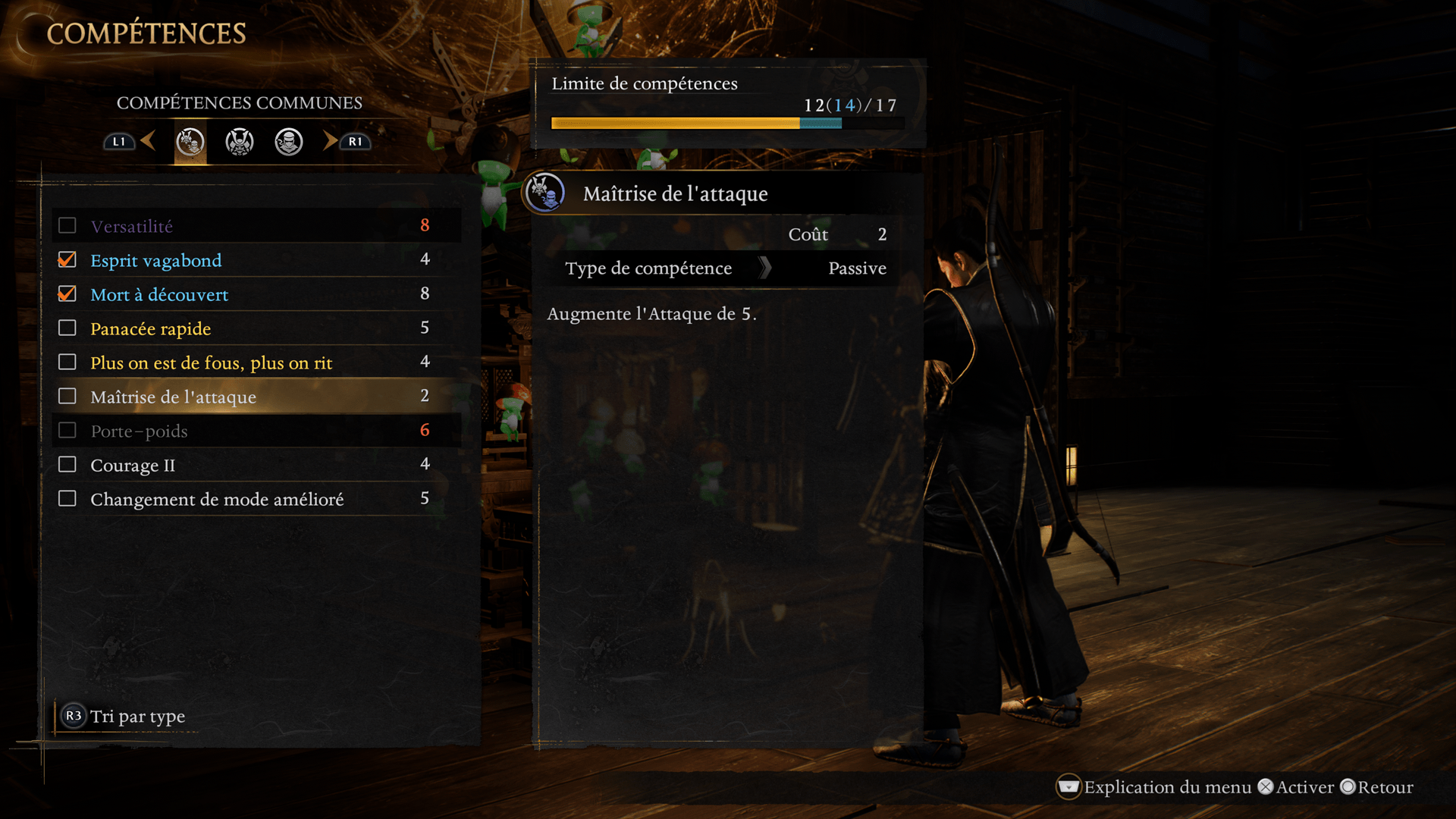The height and width of the screenshot is (819, 1456).
Task: Switch to the first highlighted skill category tab
Action: [190, 142]
